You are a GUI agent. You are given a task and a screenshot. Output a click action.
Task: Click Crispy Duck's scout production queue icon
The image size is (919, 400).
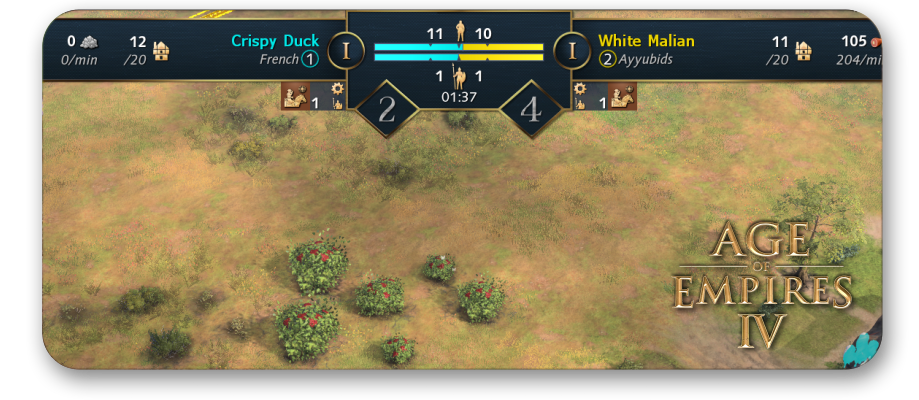295,96
